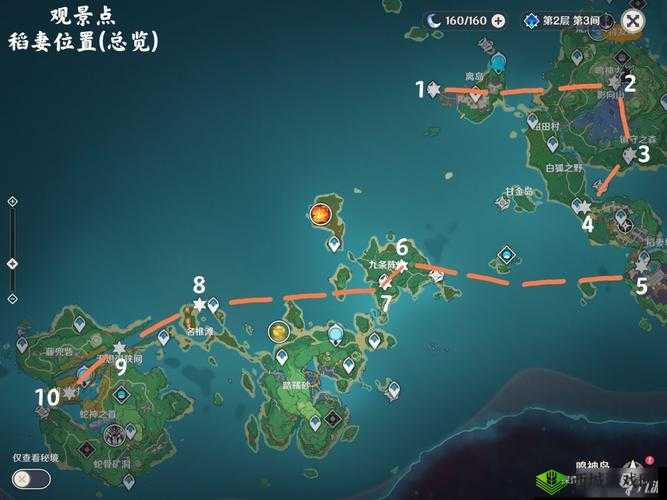Open the Spiral Abyss floor 2 chamber 3 tracker
Screen dimensions: 667x500
562,20
